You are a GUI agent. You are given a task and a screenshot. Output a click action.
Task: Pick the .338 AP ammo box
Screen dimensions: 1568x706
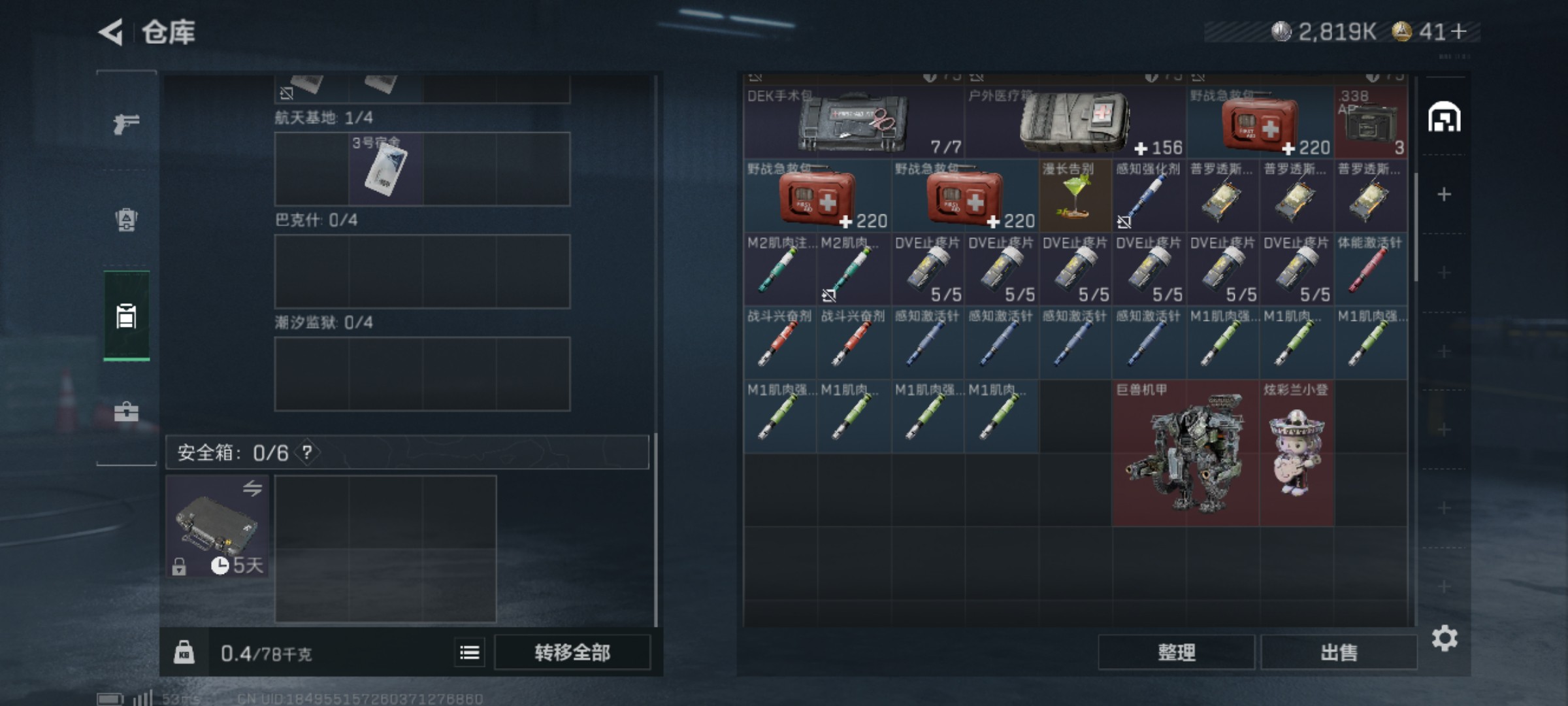click(x=1370, y=122)
